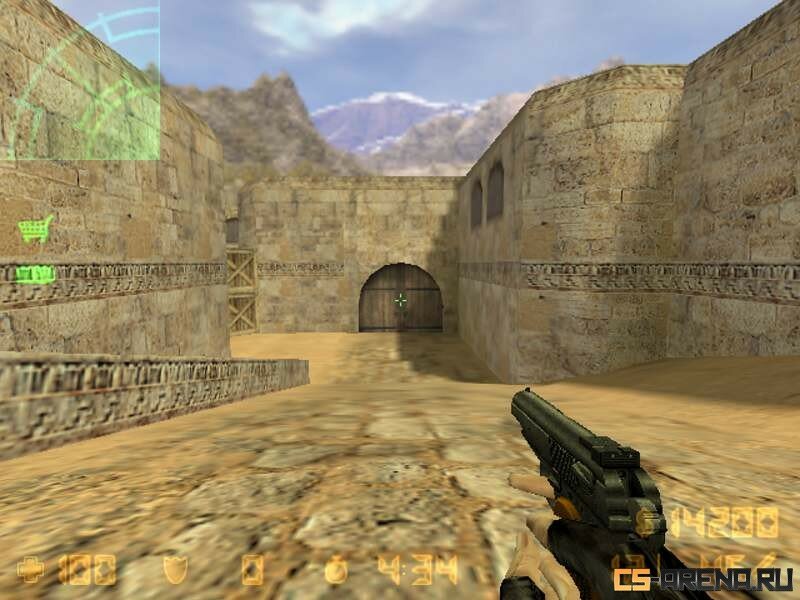
Task: Click the round timer stopwatch icon
Action: click(337, 569)
